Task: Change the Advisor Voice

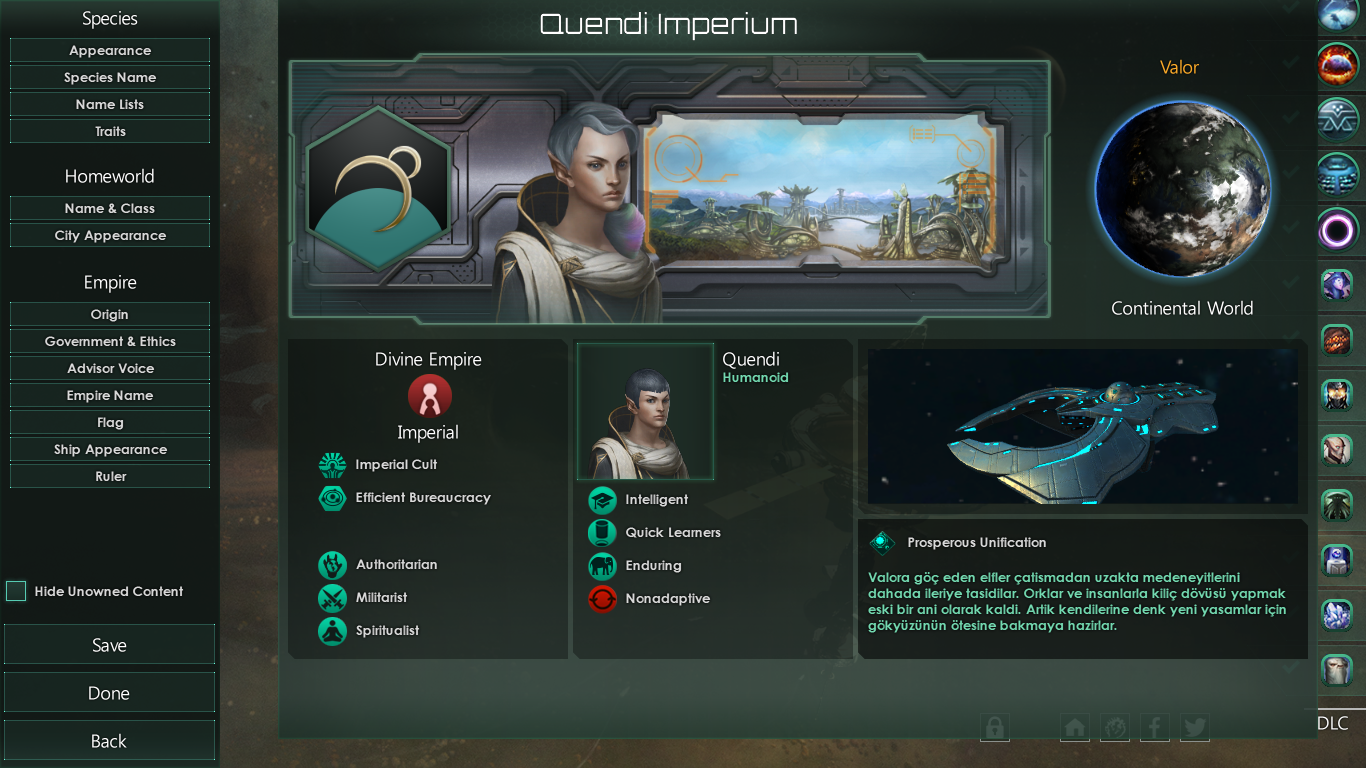Action: coord(110,369)
